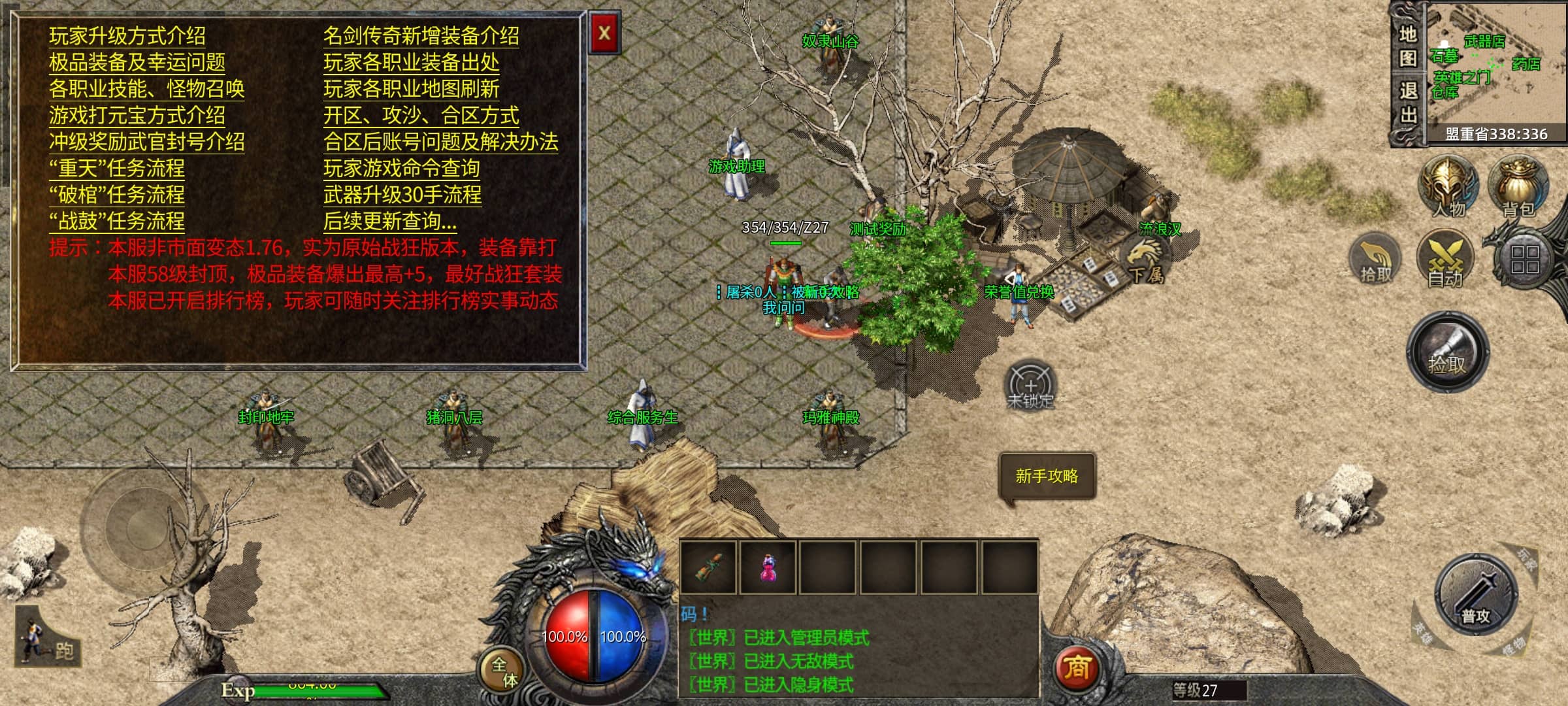The width and height of the screenshot is (1568, 706).
Task: Open 武器升级30手流程 guide
Action: (402, 195)
